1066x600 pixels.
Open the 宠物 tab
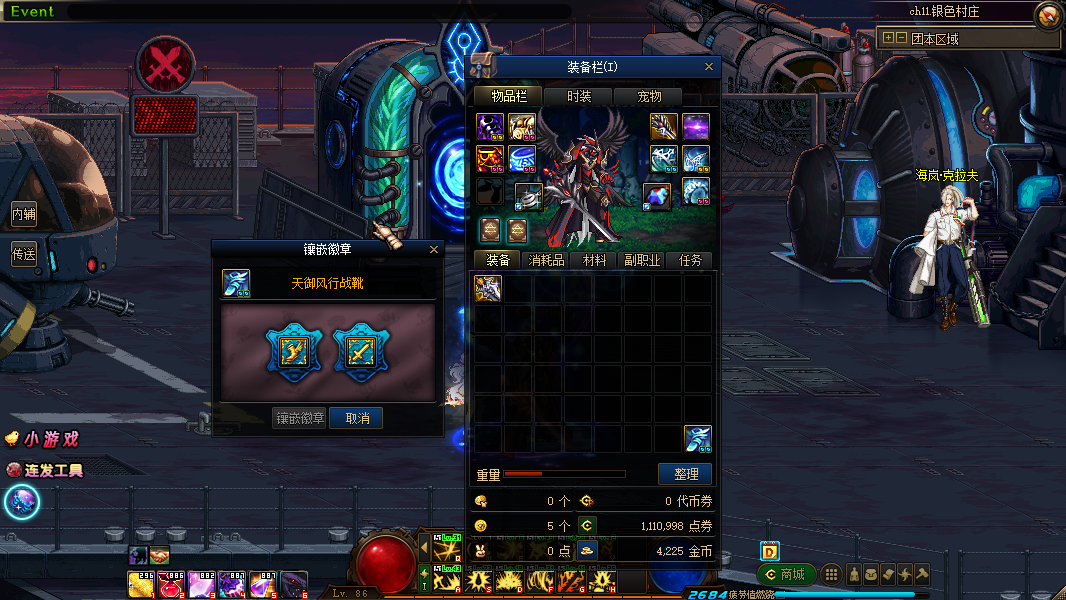tap(650, 96)
